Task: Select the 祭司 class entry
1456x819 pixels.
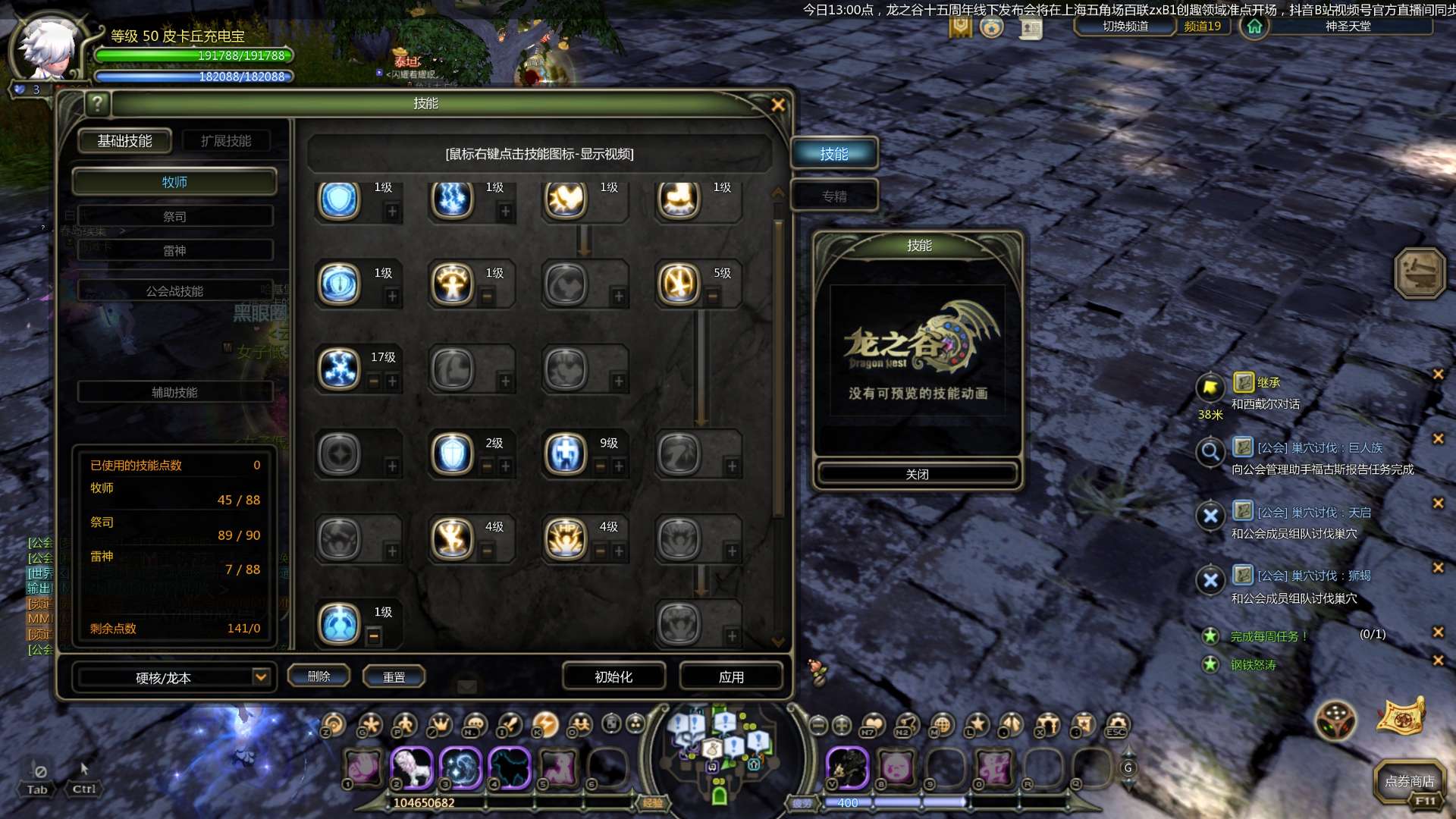Action: click(x=174, y=217)
